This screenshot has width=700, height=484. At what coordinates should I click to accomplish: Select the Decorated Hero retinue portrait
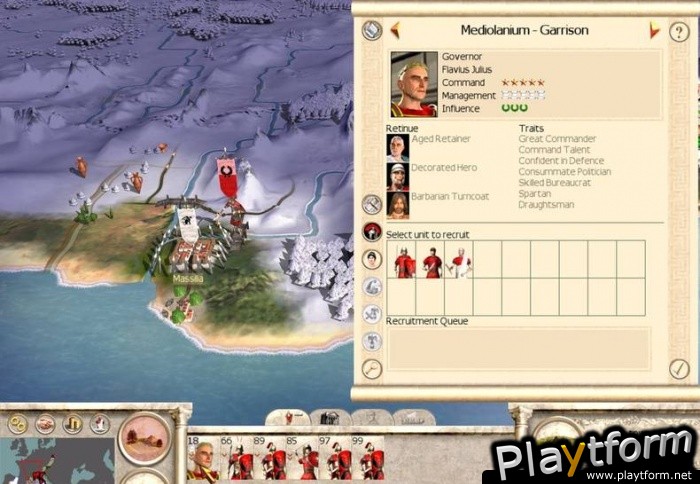coord(397,176)
